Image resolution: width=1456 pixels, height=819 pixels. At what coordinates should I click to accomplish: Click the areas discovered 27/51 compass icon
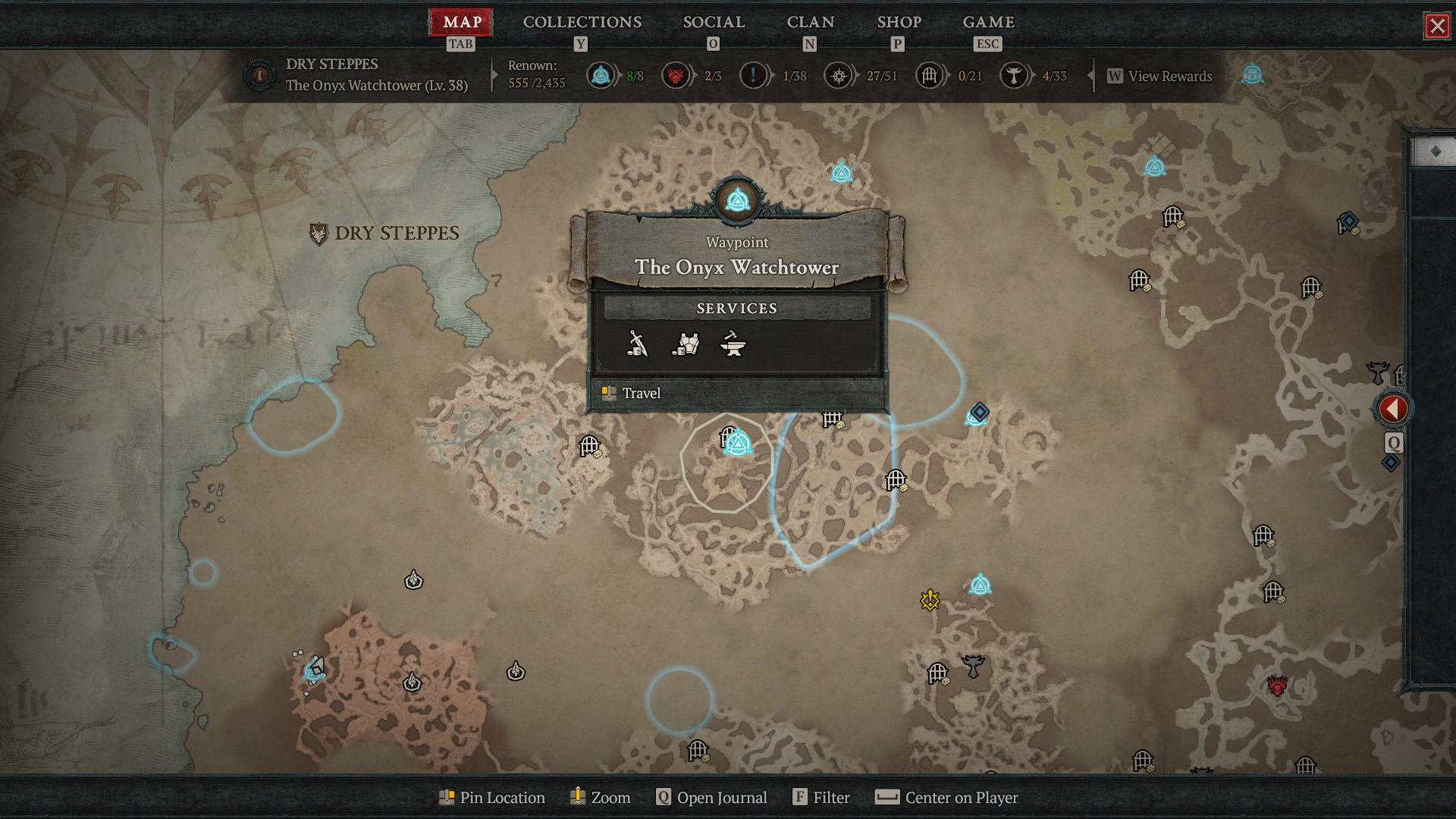pos(839,76)
